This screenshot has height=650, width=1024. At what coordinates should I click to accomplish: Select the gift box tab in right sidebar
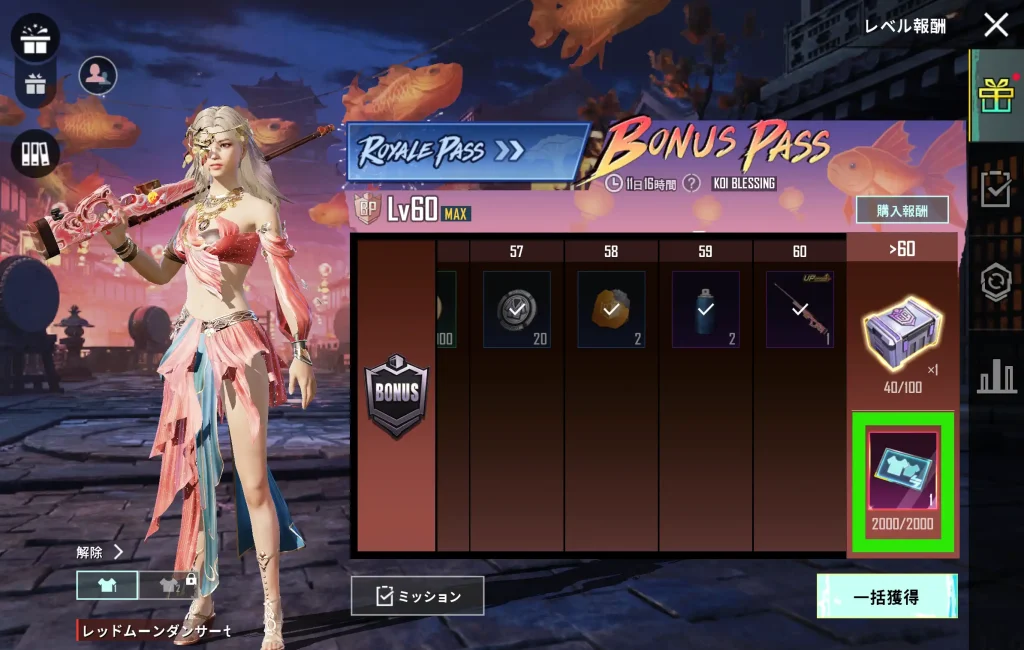click(x=996, y=95)
